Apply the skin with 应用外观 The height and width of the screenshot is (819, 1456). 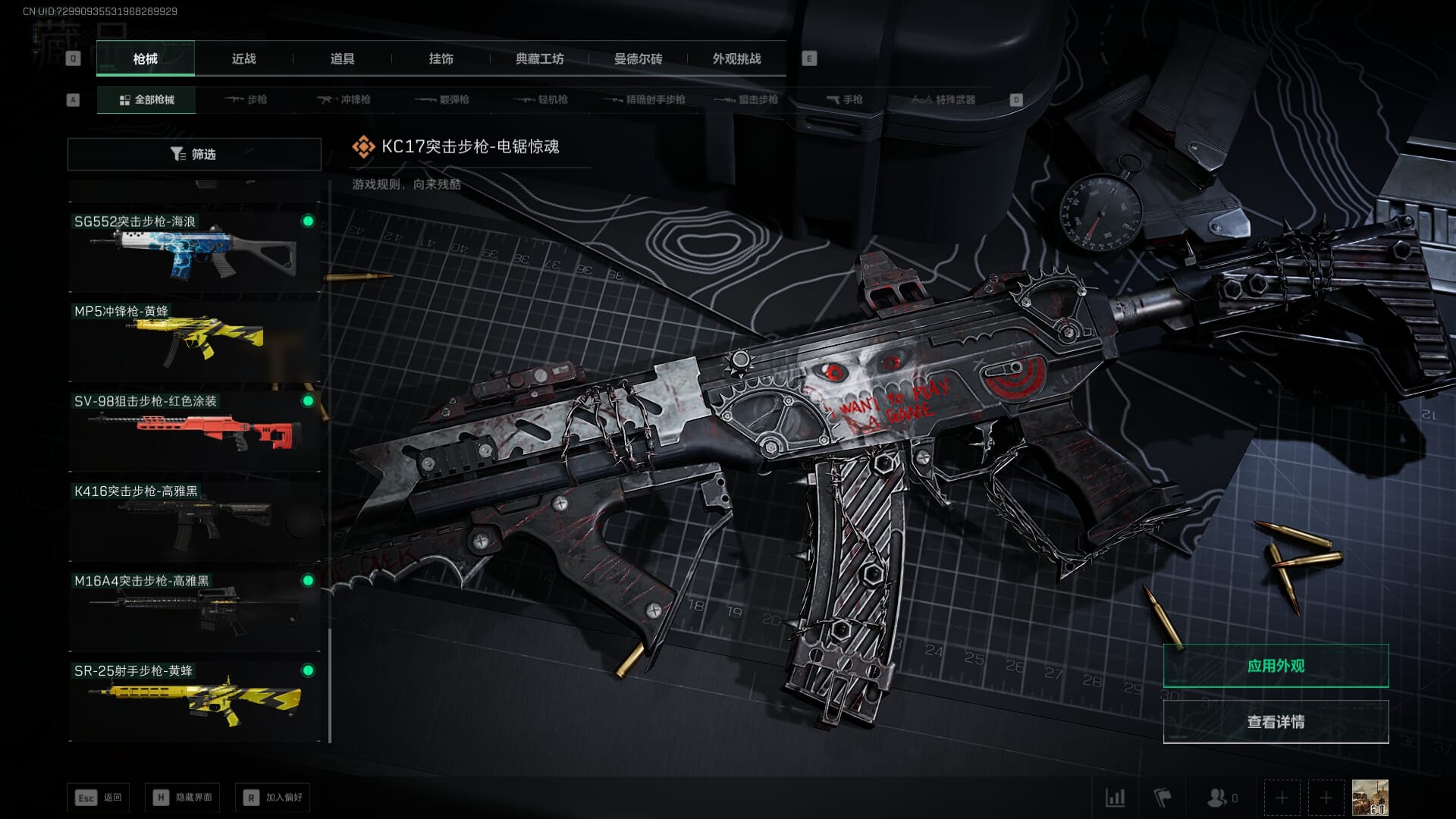[1276, 666]
